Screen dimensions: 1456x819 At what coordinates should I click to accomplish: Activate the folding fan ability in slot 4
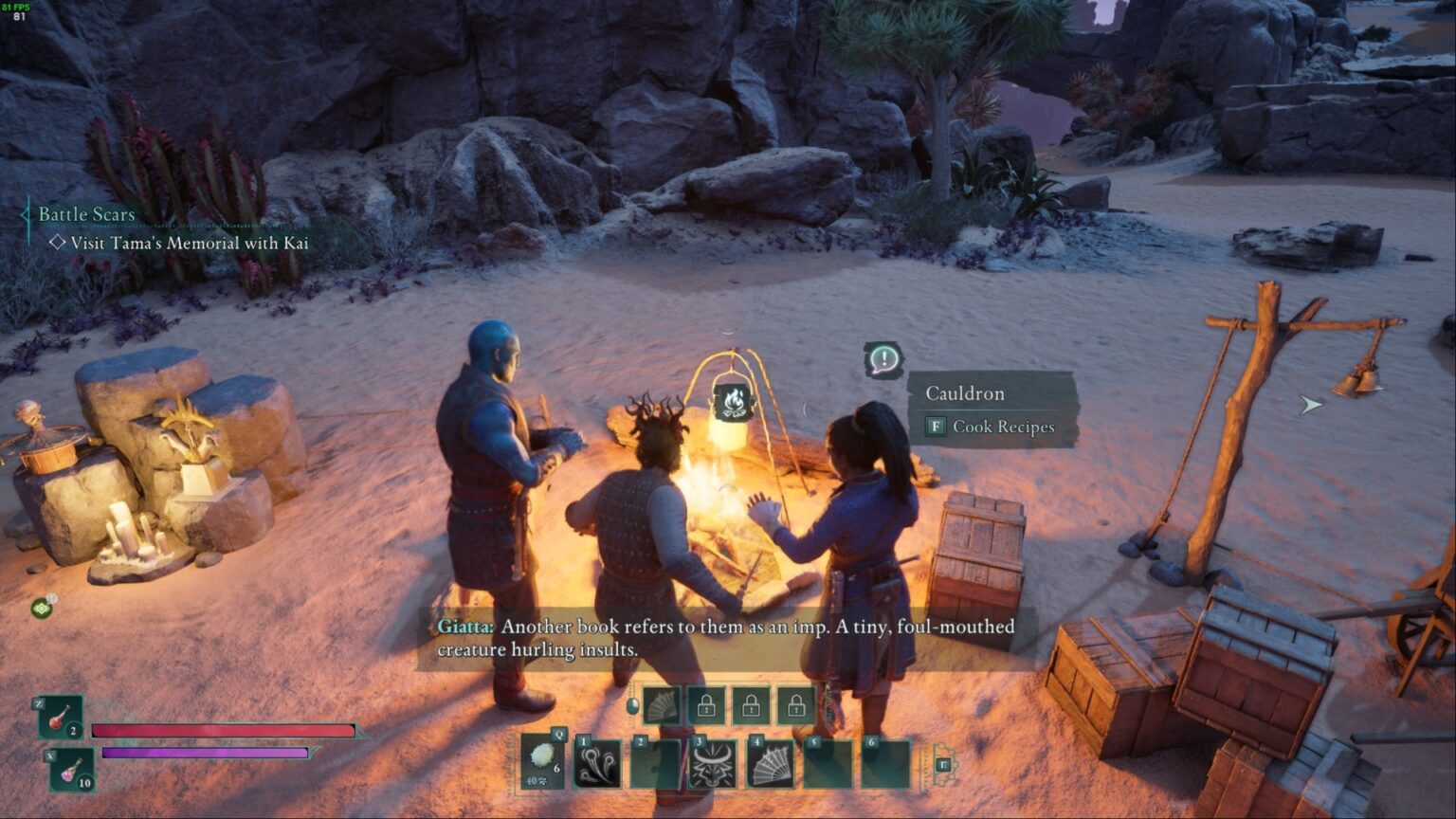click(x=770, y=764)
